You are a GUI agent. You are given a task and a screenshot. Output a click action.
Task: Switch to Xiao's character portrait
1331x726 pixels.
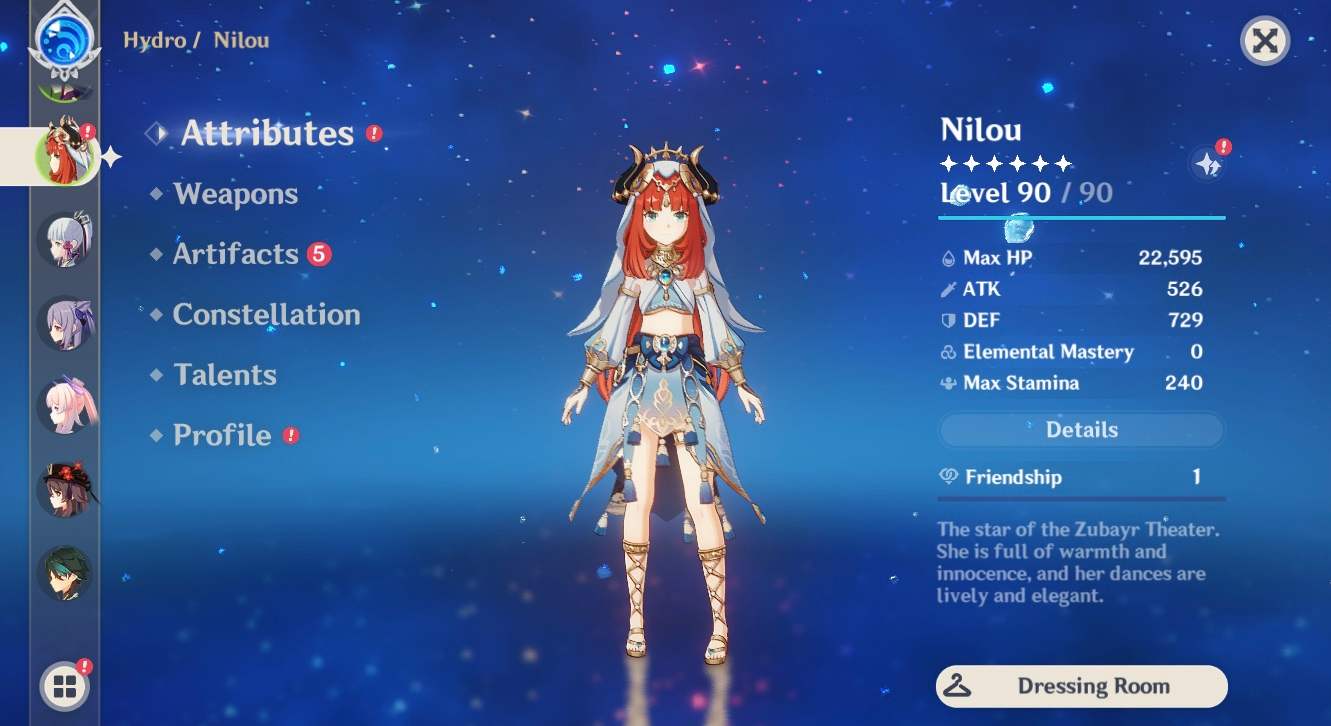63,570
